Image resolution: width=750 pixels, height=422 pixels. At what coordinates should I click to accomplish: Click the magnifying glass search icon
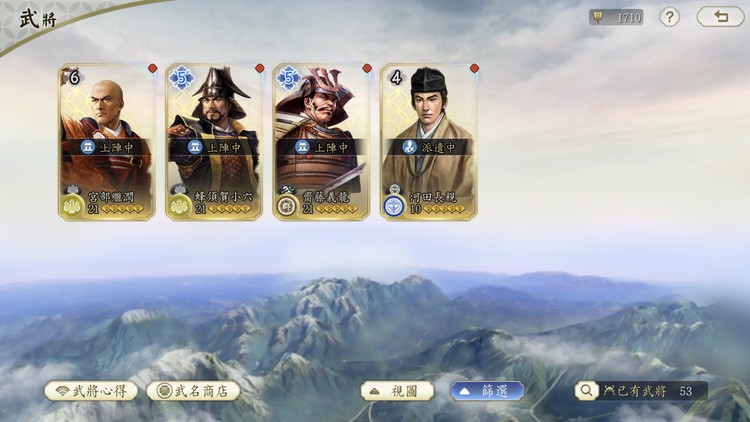click(585, 390)
